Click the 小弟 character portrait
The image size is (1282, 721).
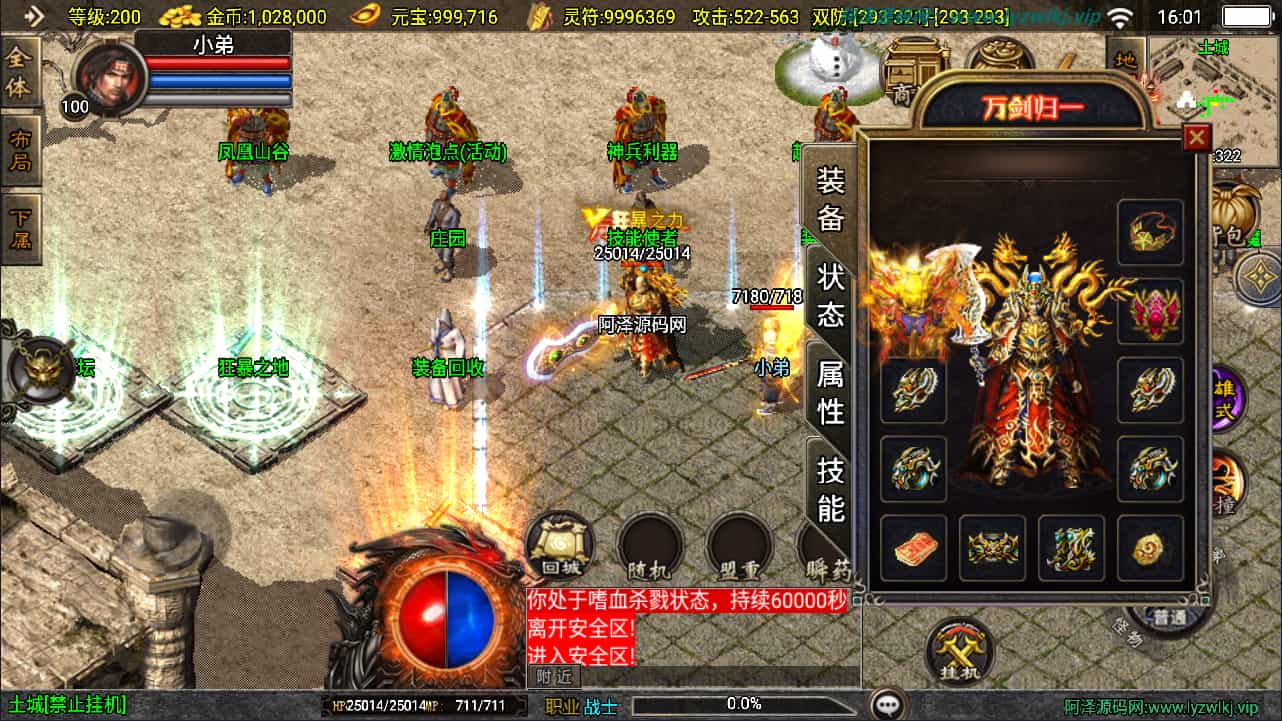105,78
